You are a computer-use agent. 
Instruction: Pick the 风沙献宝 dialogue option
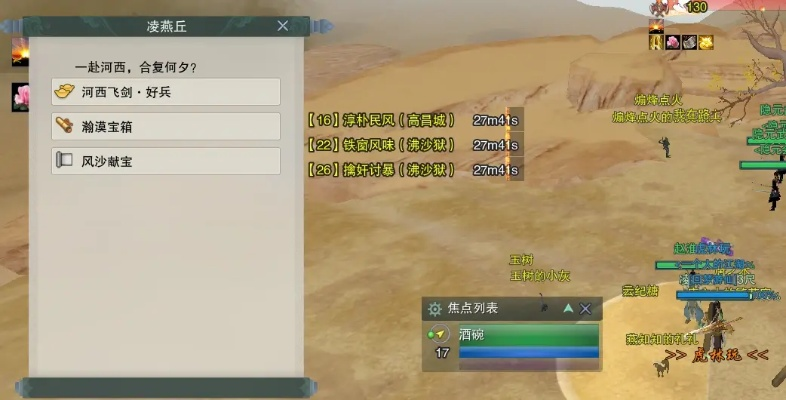point(166,160)
